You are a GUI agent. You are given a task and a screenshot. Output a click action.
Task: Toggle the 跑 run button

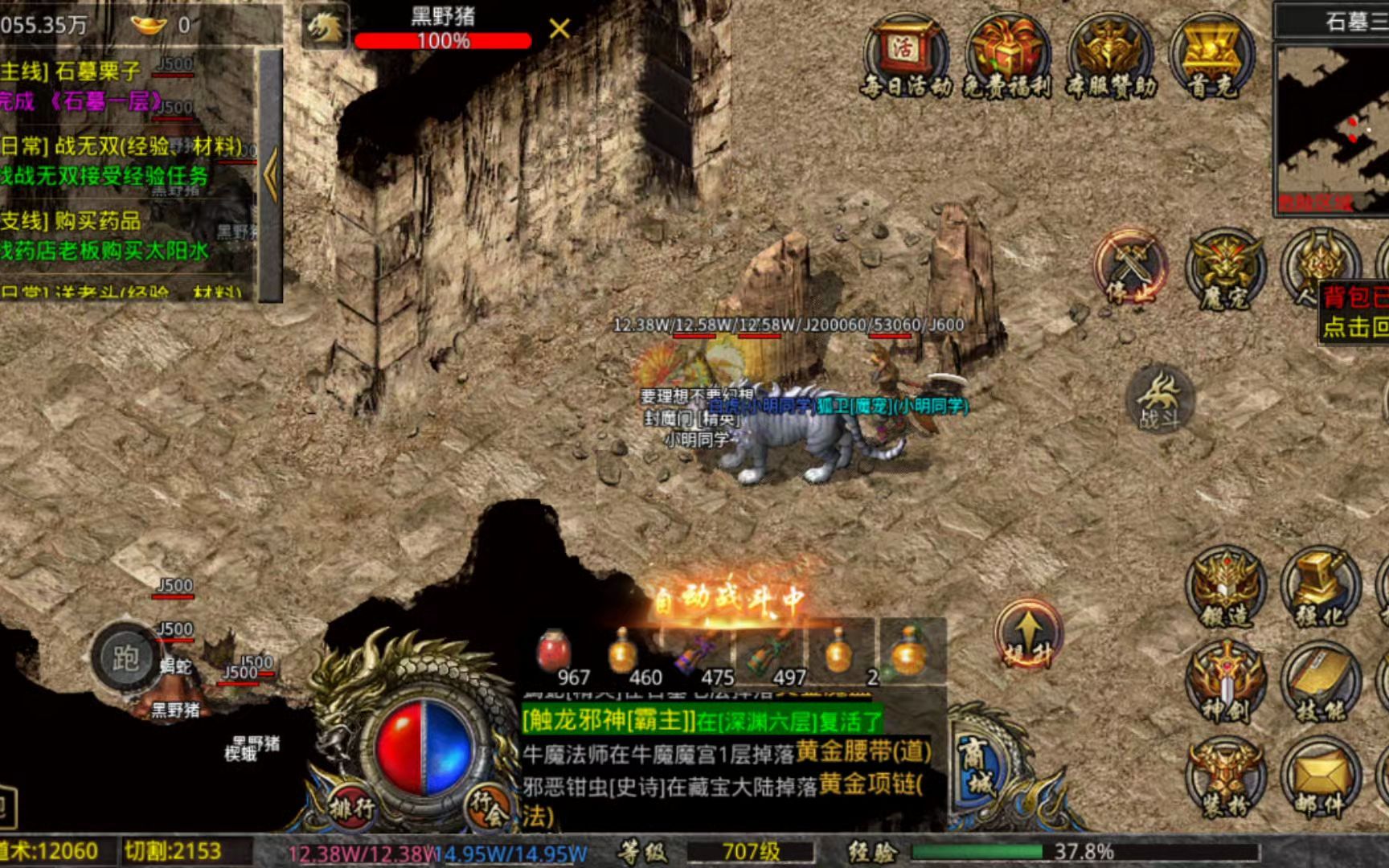[126, 659]
